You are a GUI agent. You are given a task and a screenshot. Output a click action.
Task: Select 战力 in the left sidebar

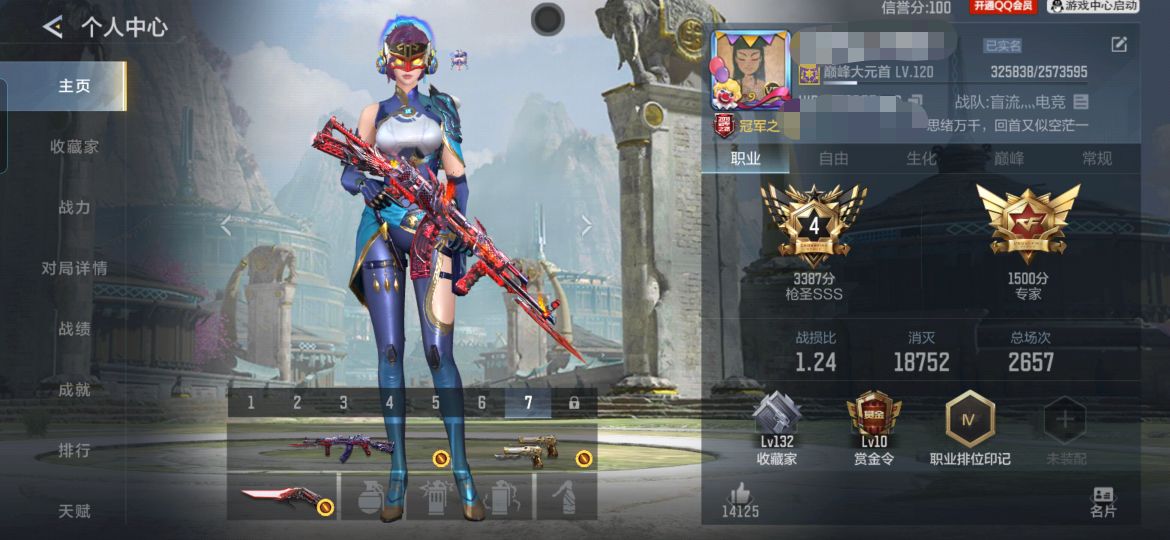point(75,207)
